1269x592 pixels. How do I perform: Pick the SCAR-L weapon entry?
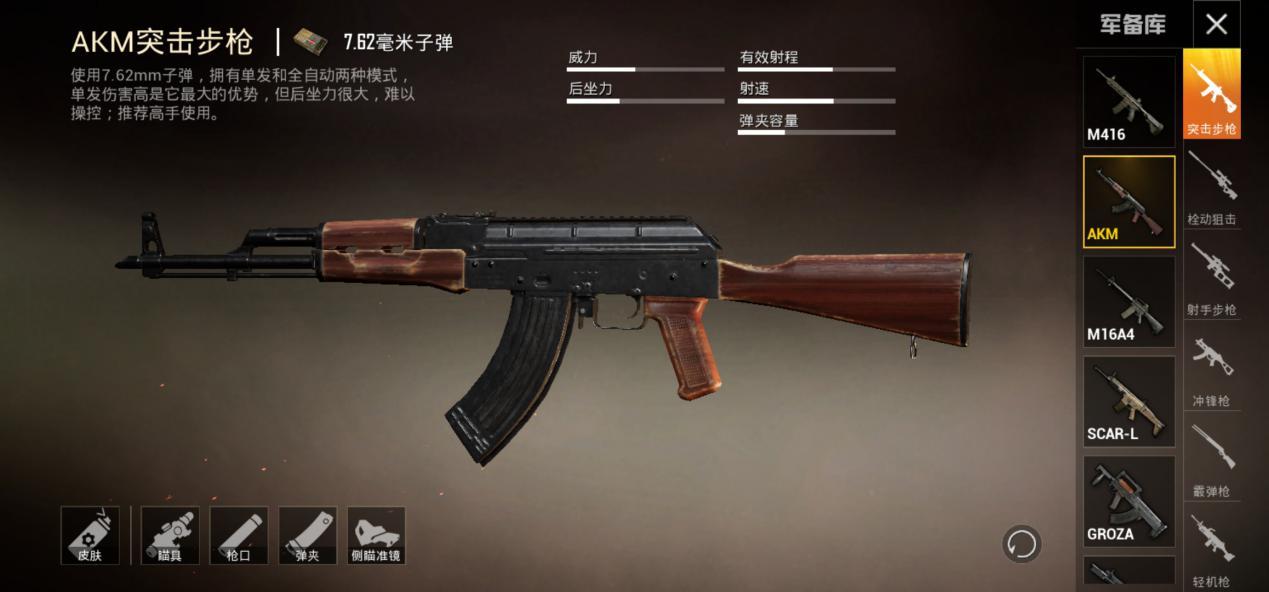1129,401
